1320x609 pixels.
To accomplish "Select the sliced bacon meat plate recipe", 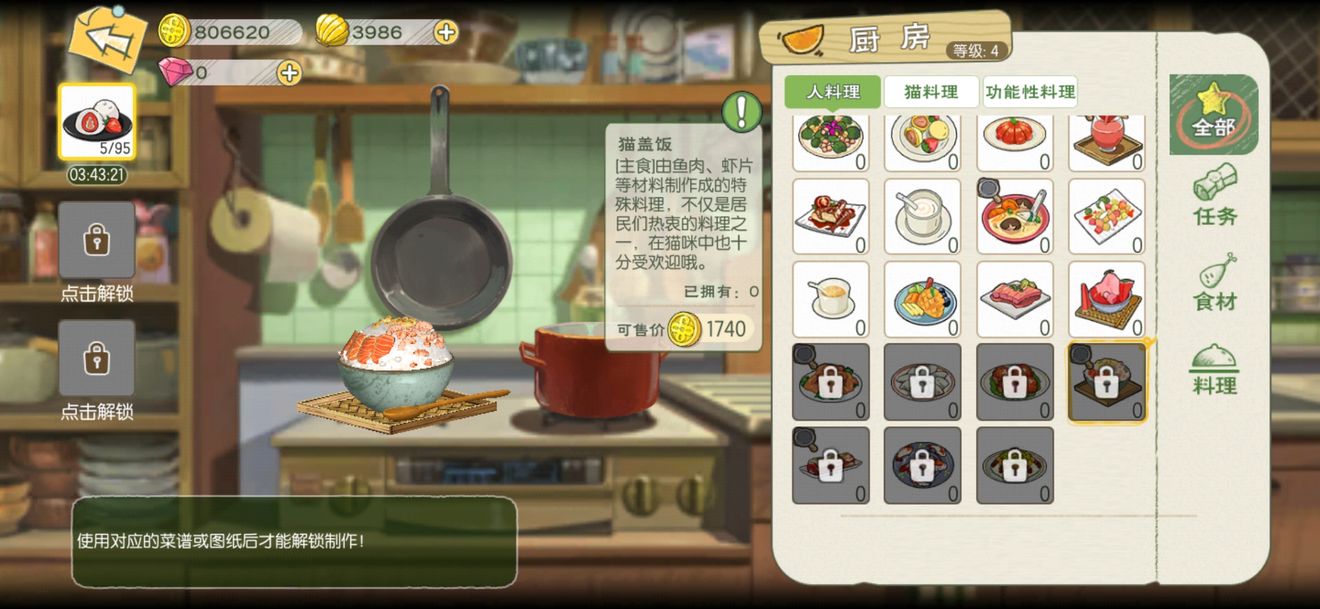I will [x=1014, y=299].
